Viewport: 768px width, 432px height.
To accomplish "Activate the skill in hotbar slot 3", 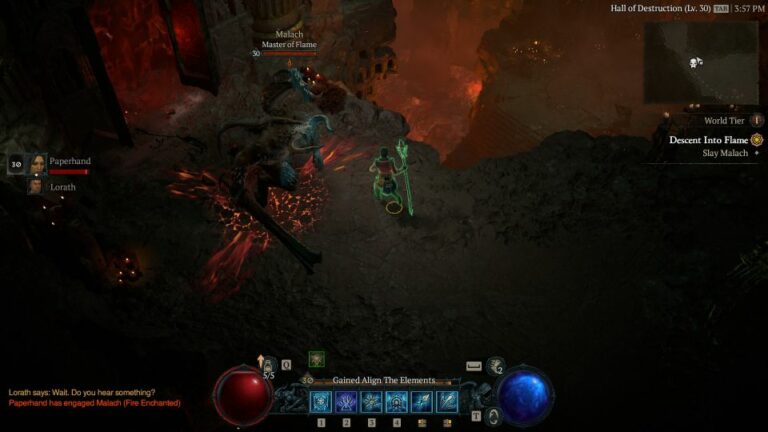I will 372,401.
